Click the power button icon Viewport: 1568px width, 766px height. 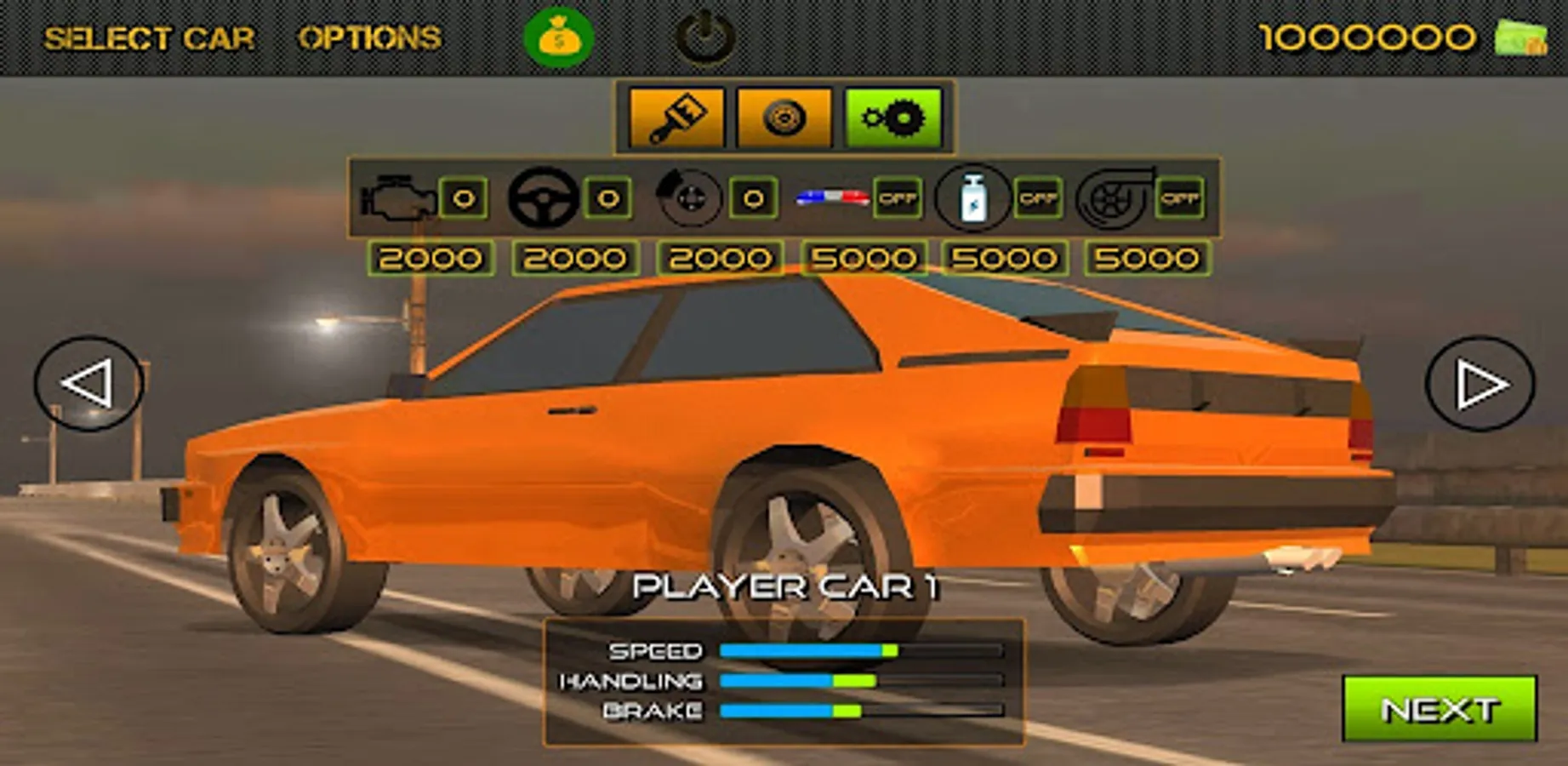[x=704, y=37]
